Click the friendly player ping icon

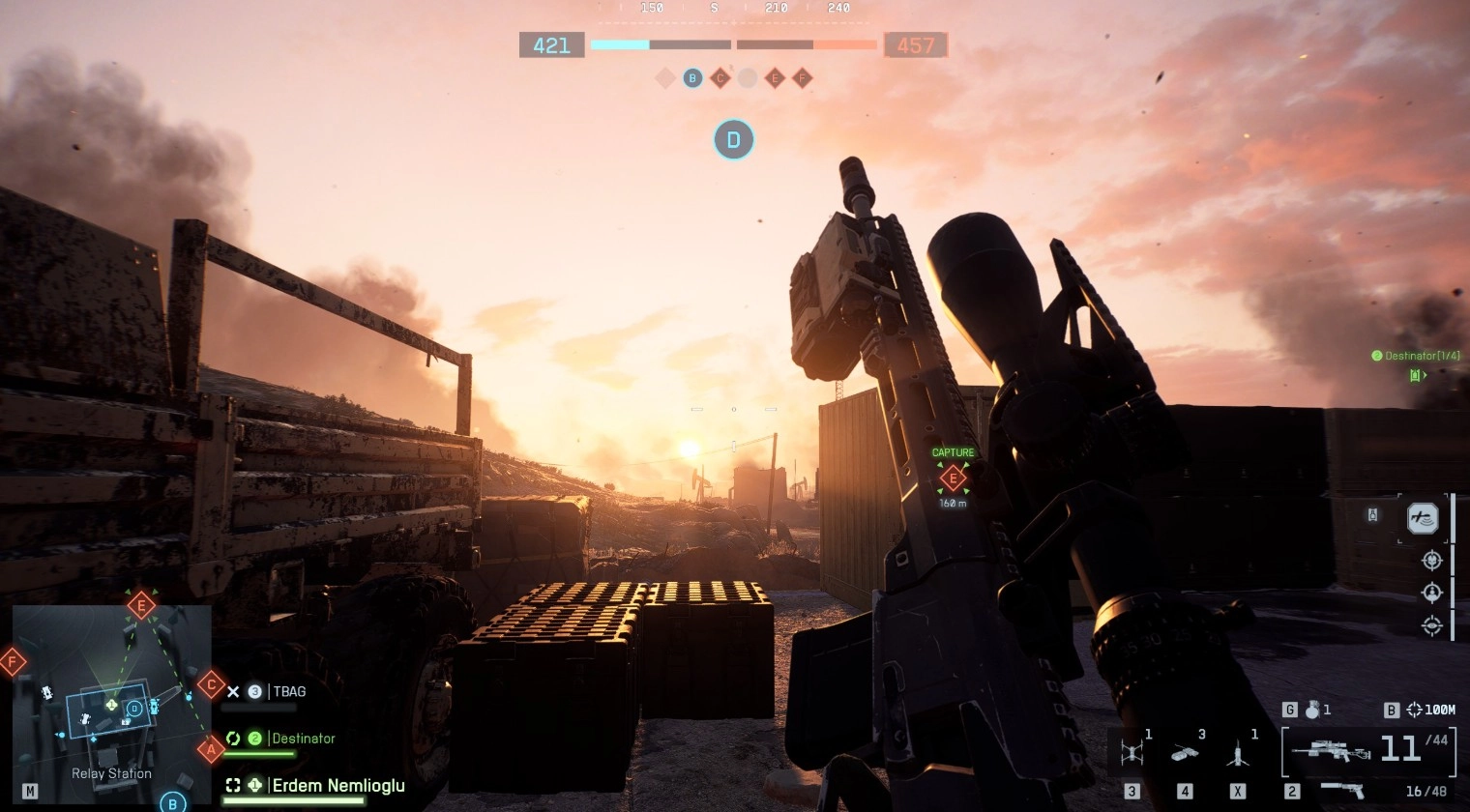1431,594
